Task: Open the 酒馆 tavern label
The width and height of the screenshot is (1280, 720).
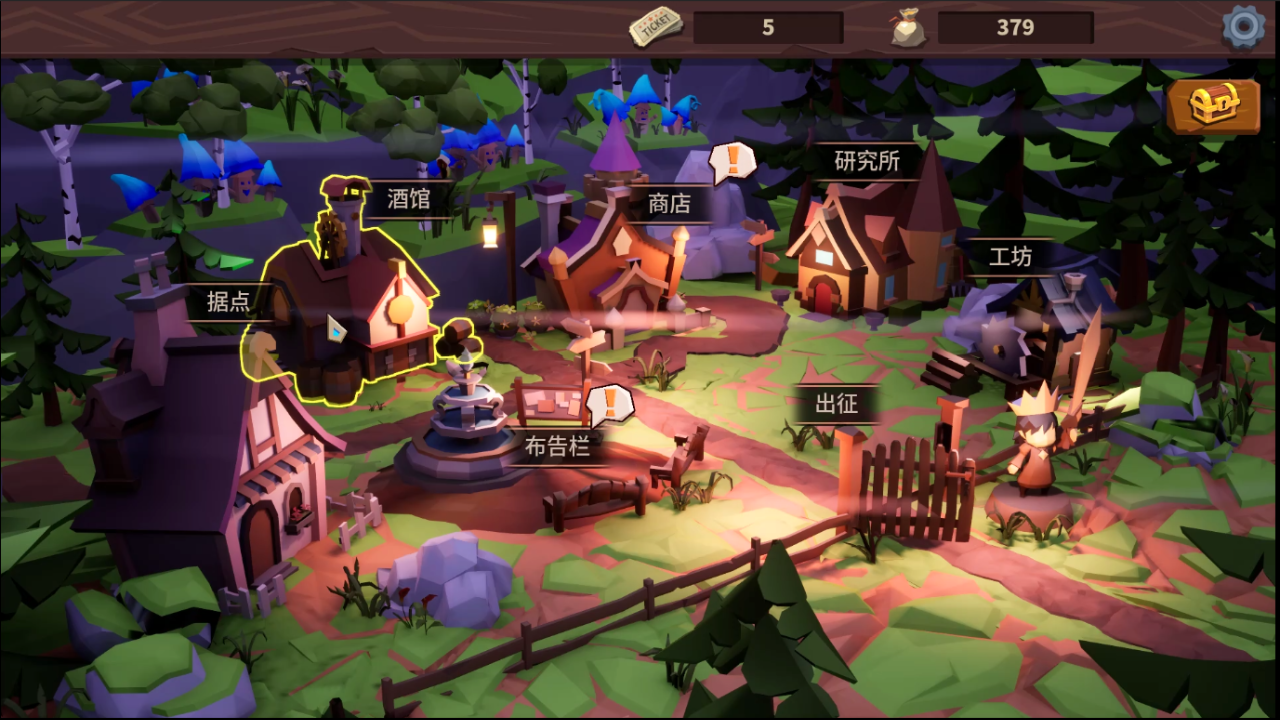Action: [x=408, y=199]
